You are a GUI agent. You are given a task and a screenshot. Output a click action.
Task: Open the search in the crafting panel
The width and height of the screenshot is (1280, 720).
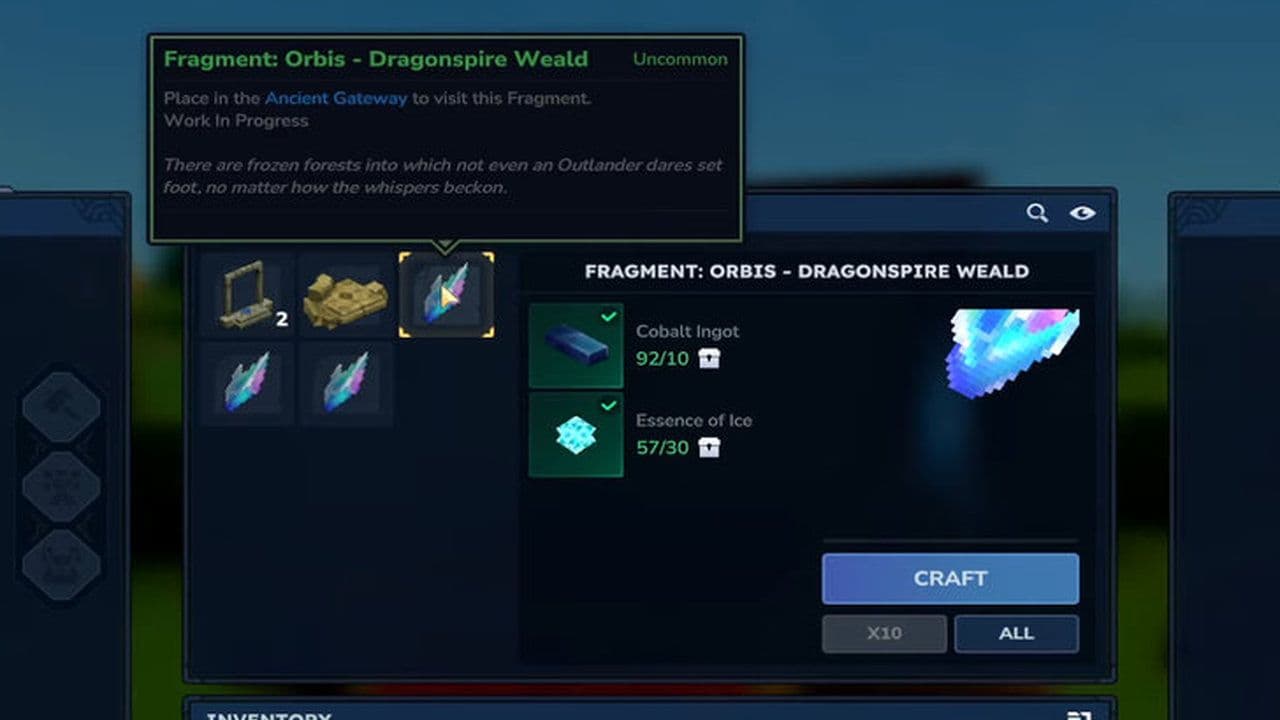click(x=1037, y=213)
